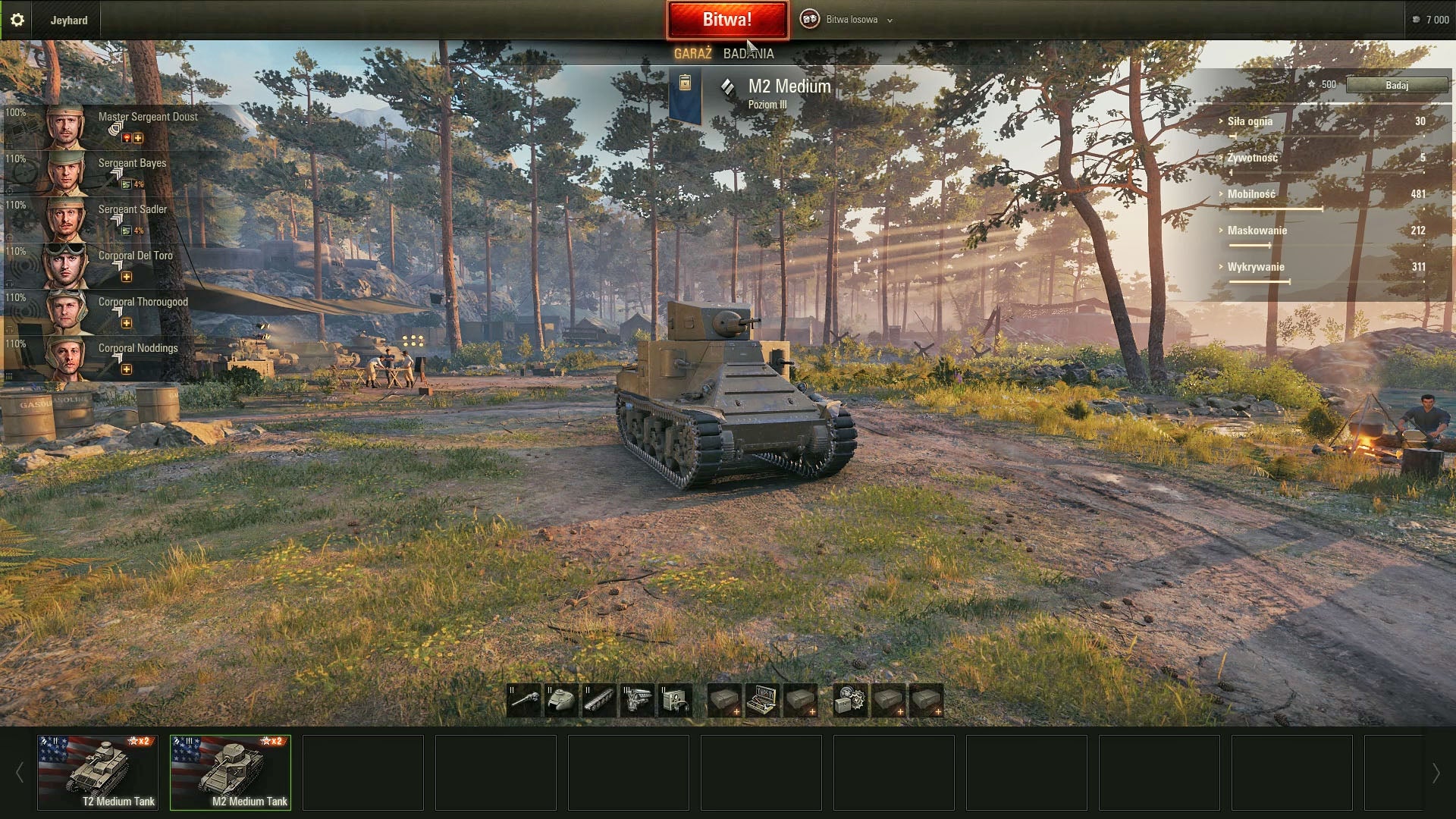Select the gun module icon
Viewport: 1456px width, 819px height.
coord(523,699)
